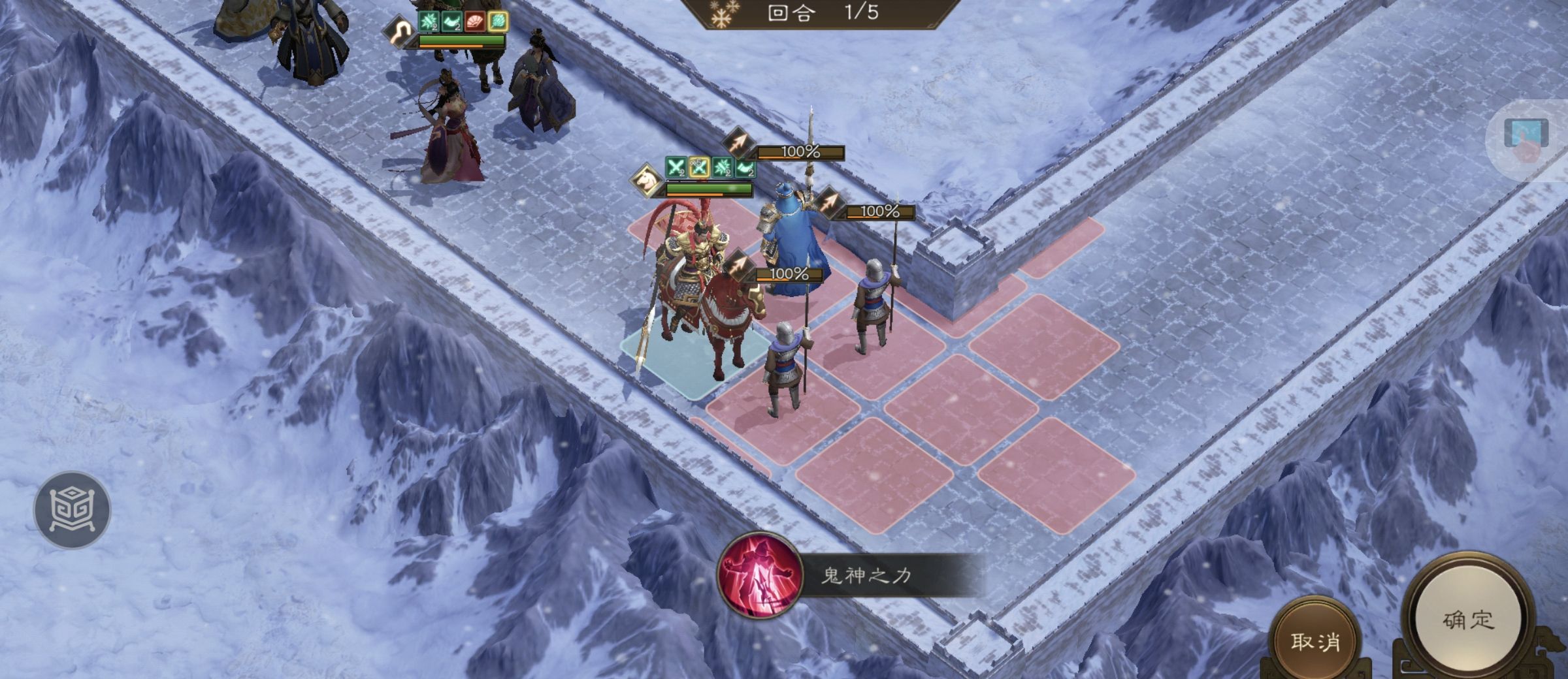Confirm the action with 确定
This screenshot has height=679, width=1568.
pos(1468,620)
